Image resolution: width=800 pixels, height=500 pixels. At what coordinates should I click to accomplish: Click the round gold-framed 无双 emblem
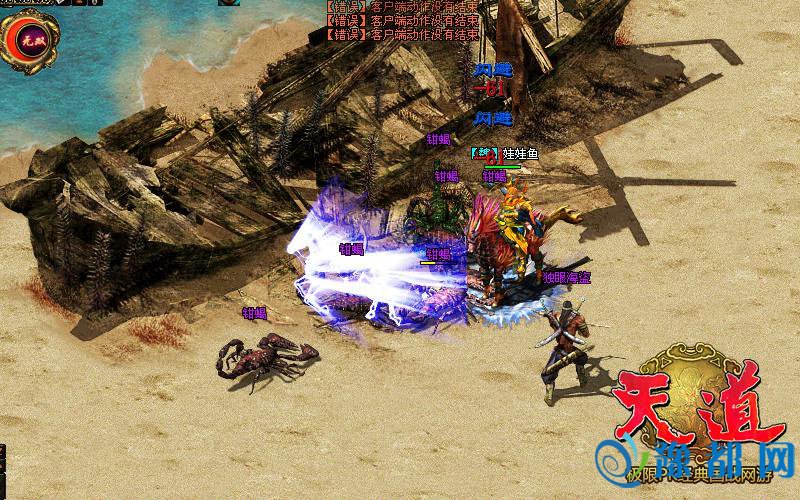point(29,40)
